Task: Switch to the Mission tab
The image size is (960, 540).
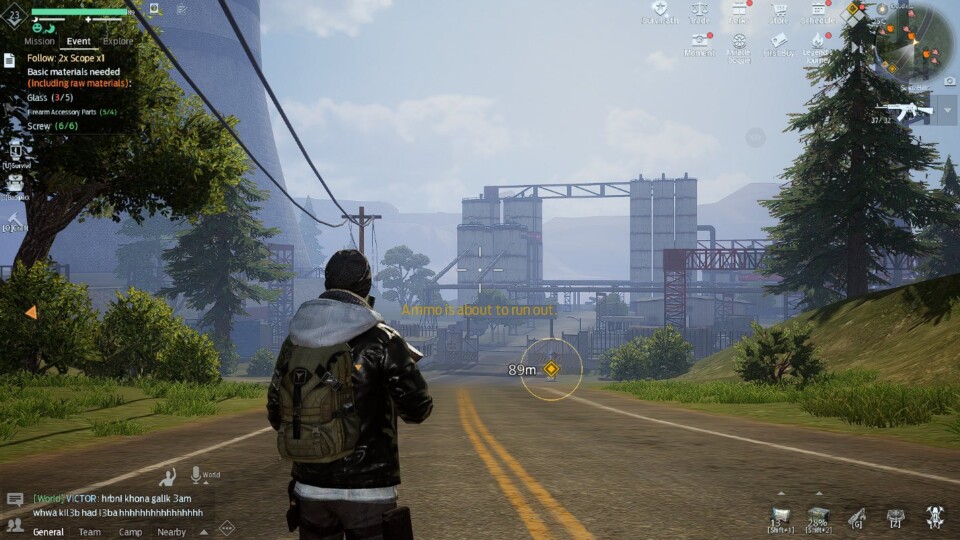Action: point(39,41)
